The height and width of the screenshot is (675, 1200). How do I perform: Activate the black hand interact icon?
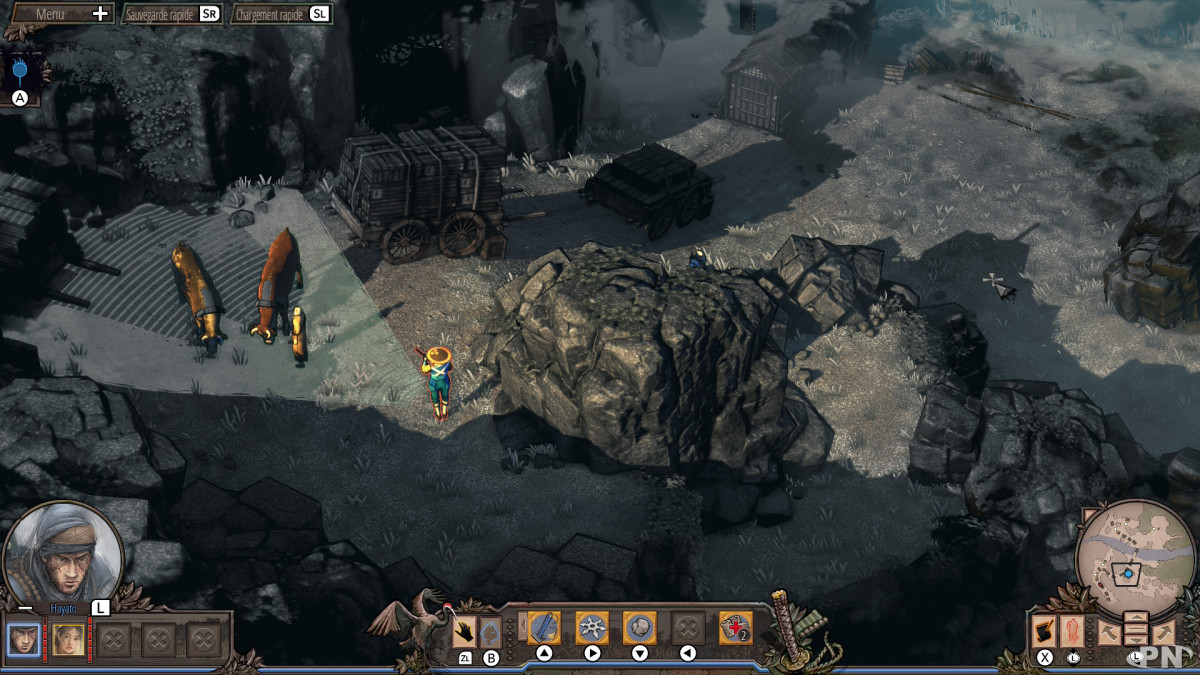tap(465, 632)
